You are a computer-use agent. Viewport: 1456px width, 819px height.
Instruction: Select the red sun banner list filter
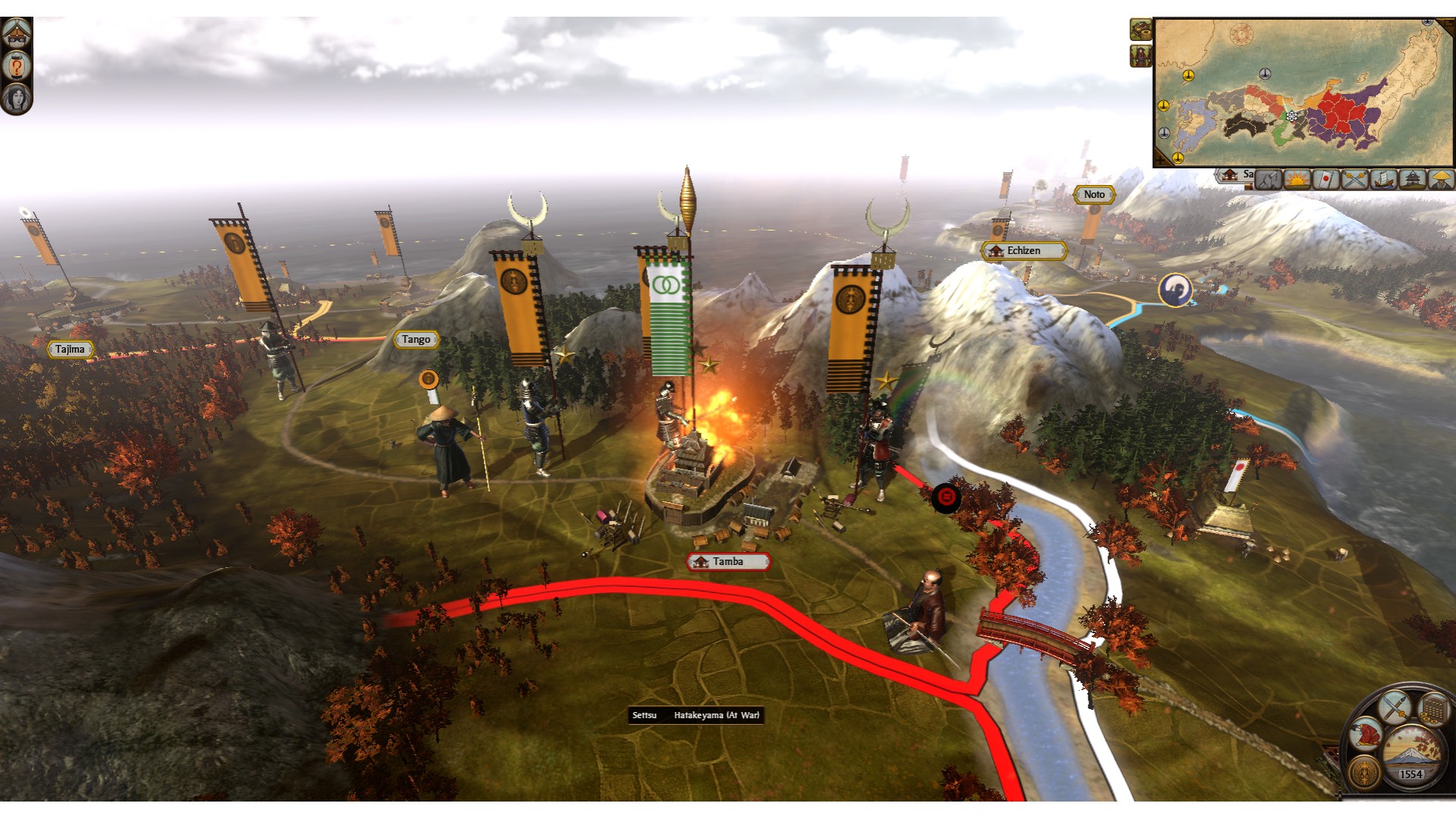click(x=1326, y=180)
